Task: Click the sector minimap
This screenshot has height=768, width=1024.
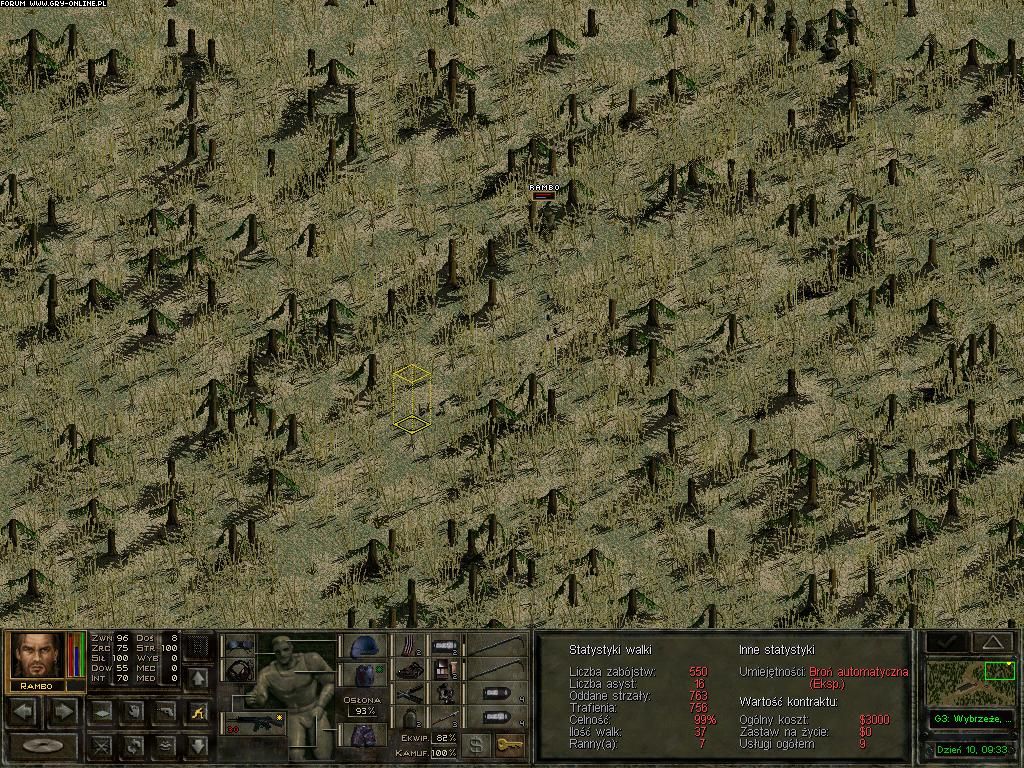Action: (970, 683)
